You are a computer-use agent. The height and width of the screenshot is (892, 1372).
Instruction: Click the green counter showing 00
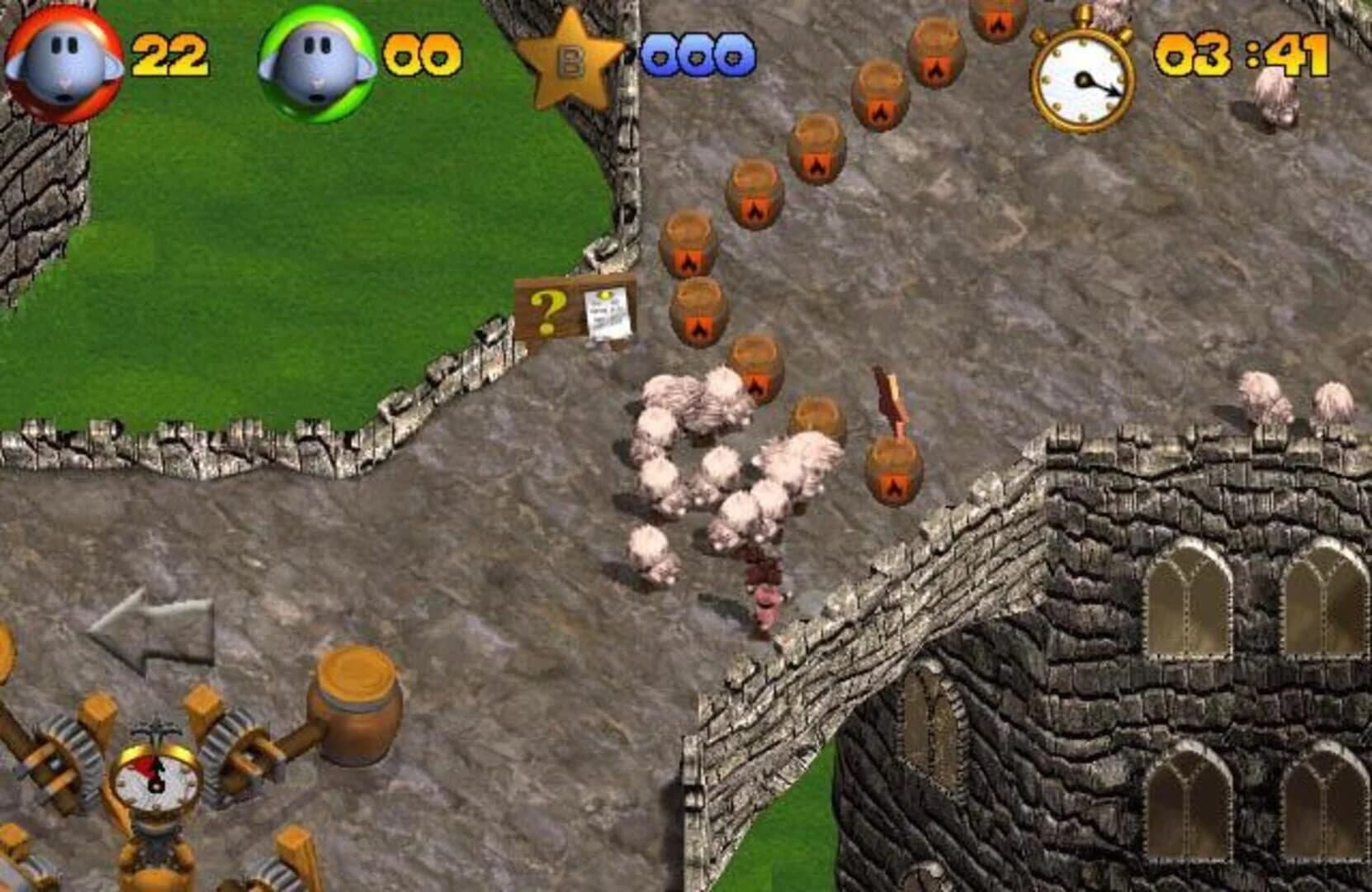point(422,54)
